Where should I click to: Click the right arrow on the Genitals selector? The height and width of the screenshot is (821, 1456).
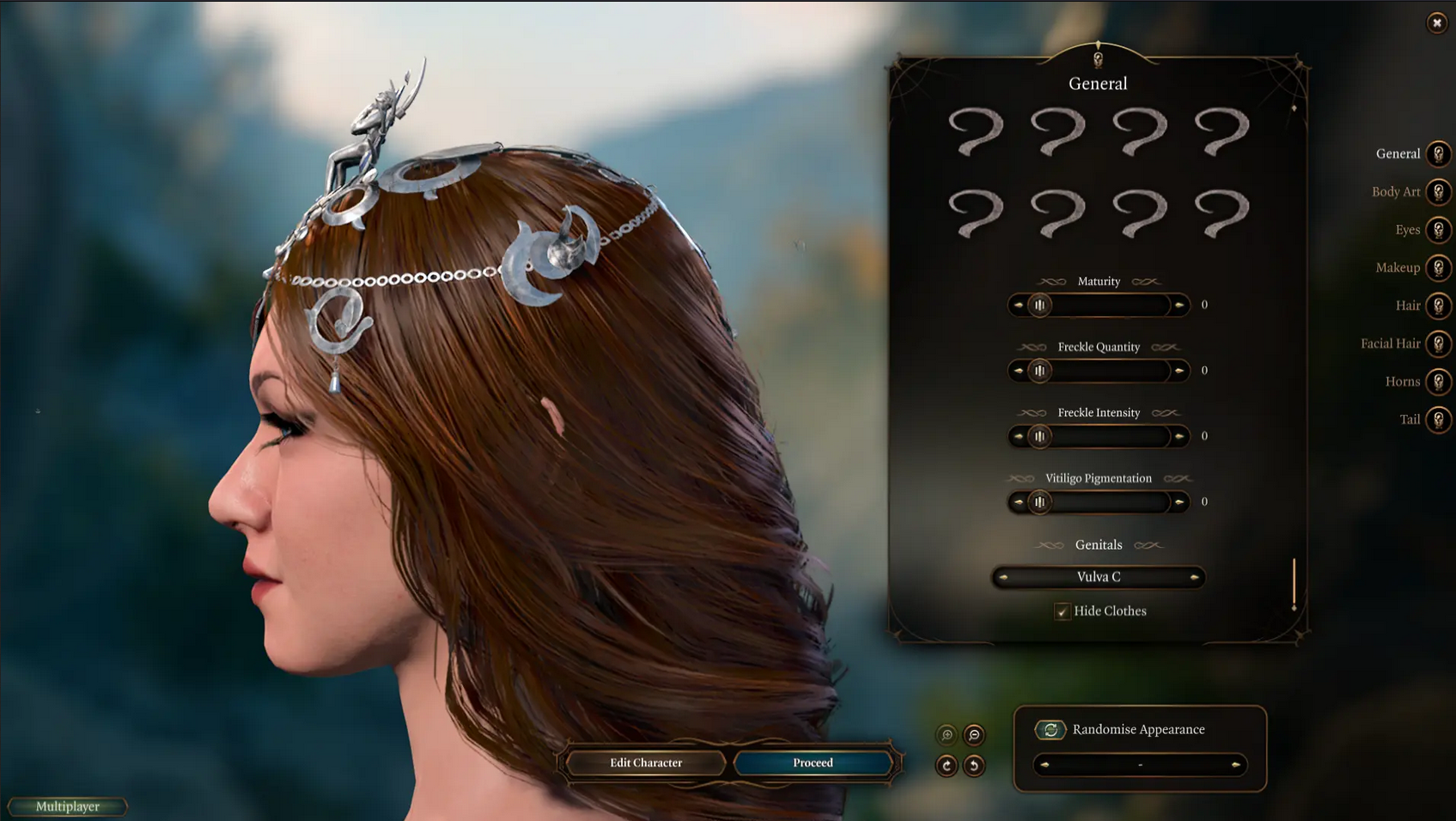pos(1195,576)
